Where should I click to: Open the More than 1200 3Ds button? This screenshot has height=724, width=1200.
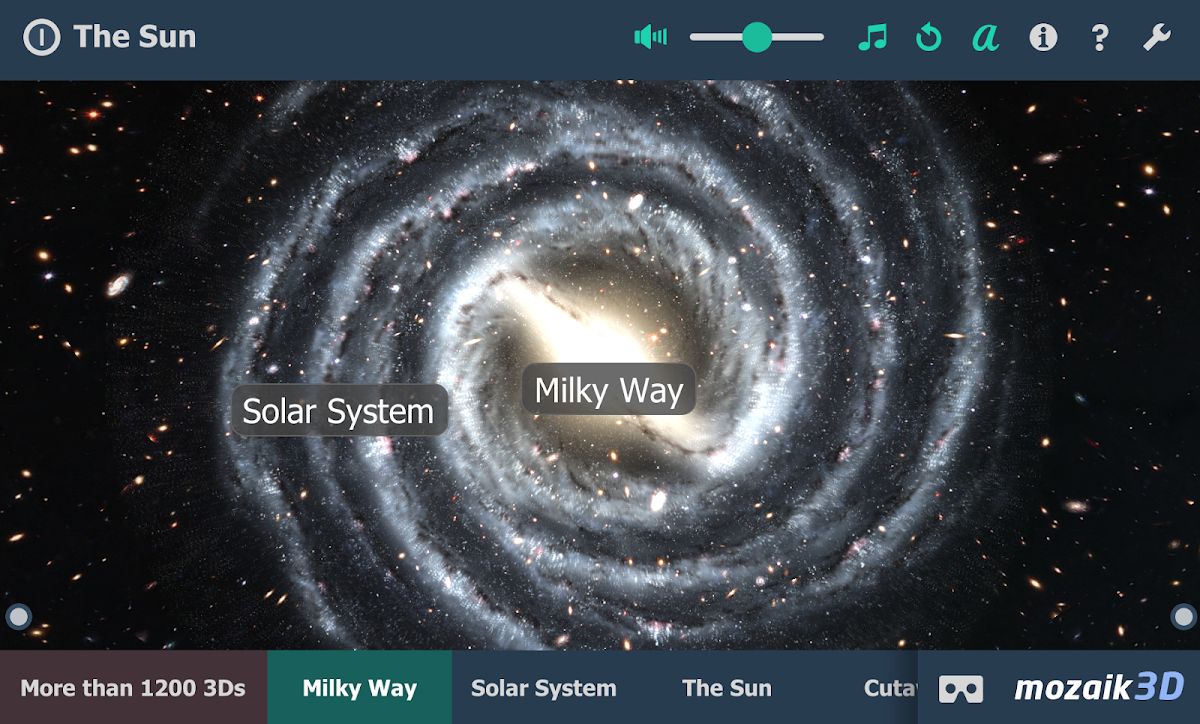pos(133,688)
